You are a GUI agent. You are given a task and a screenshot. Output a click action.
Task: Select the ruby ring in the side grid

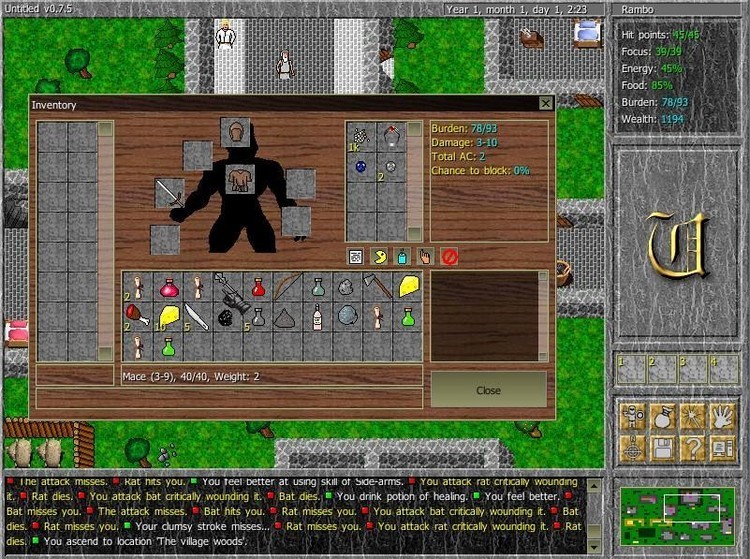tap(390, 136)
